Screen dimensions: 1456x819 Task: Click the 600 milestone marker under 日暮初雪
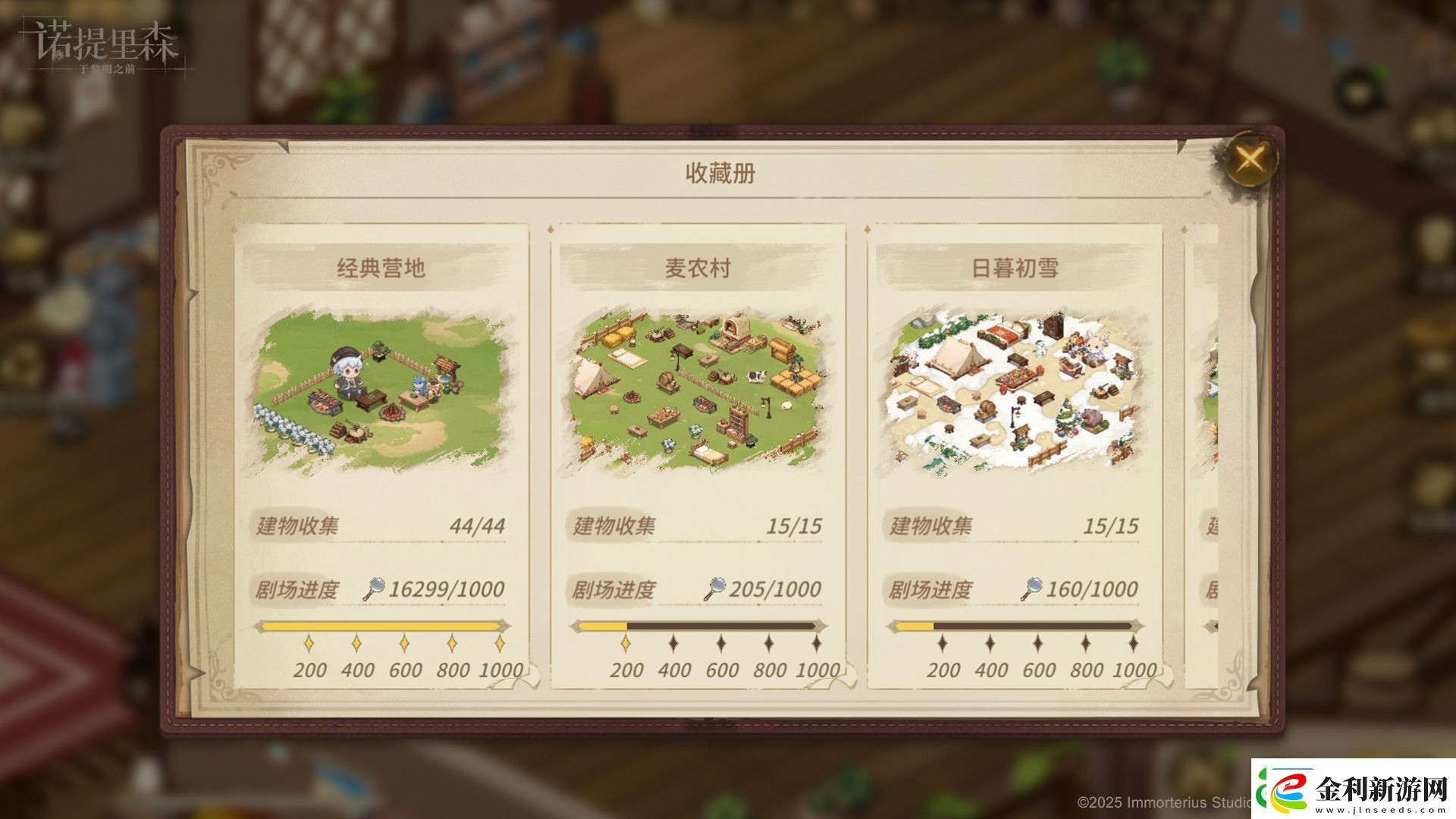tap(1039, 643)
